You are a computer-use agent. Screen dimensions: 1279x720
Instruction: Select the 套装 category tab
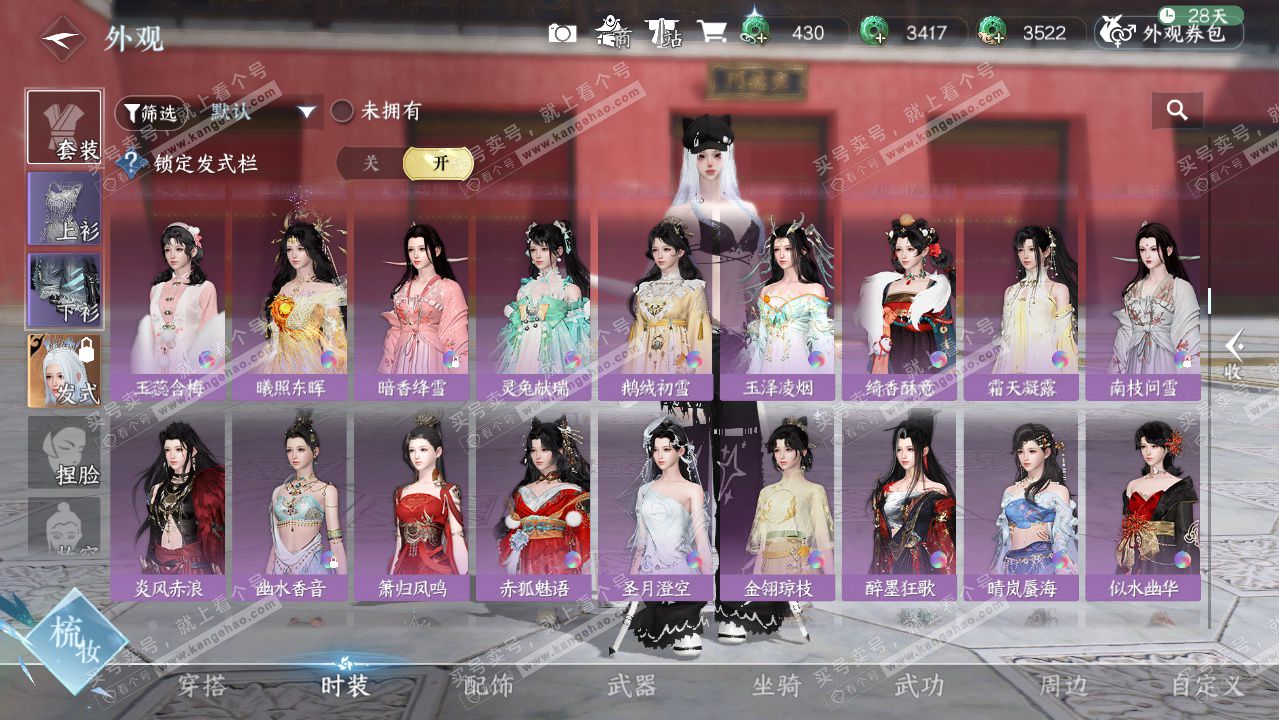(65, 127)
